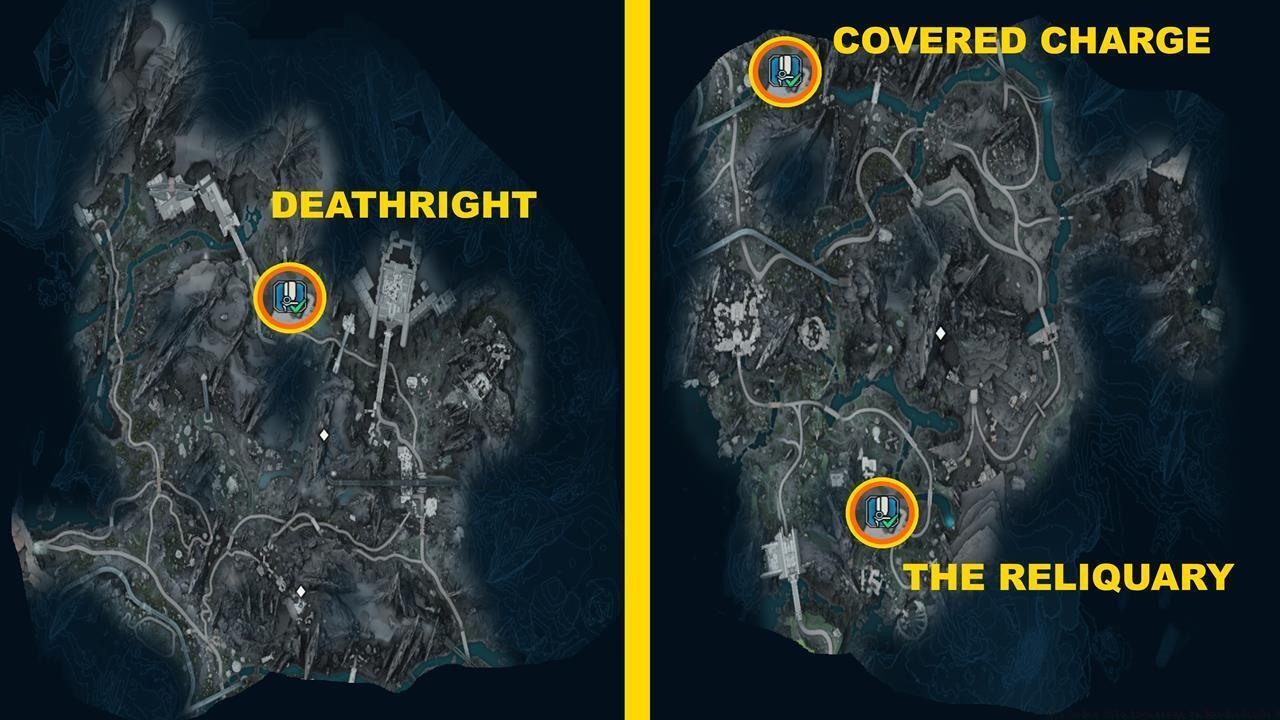Image resolution: width=1280 pixels, height=720 pixels.
Task: Toggle the green checkmark on the Deathright marker
Action: click(x=298, y=305)
